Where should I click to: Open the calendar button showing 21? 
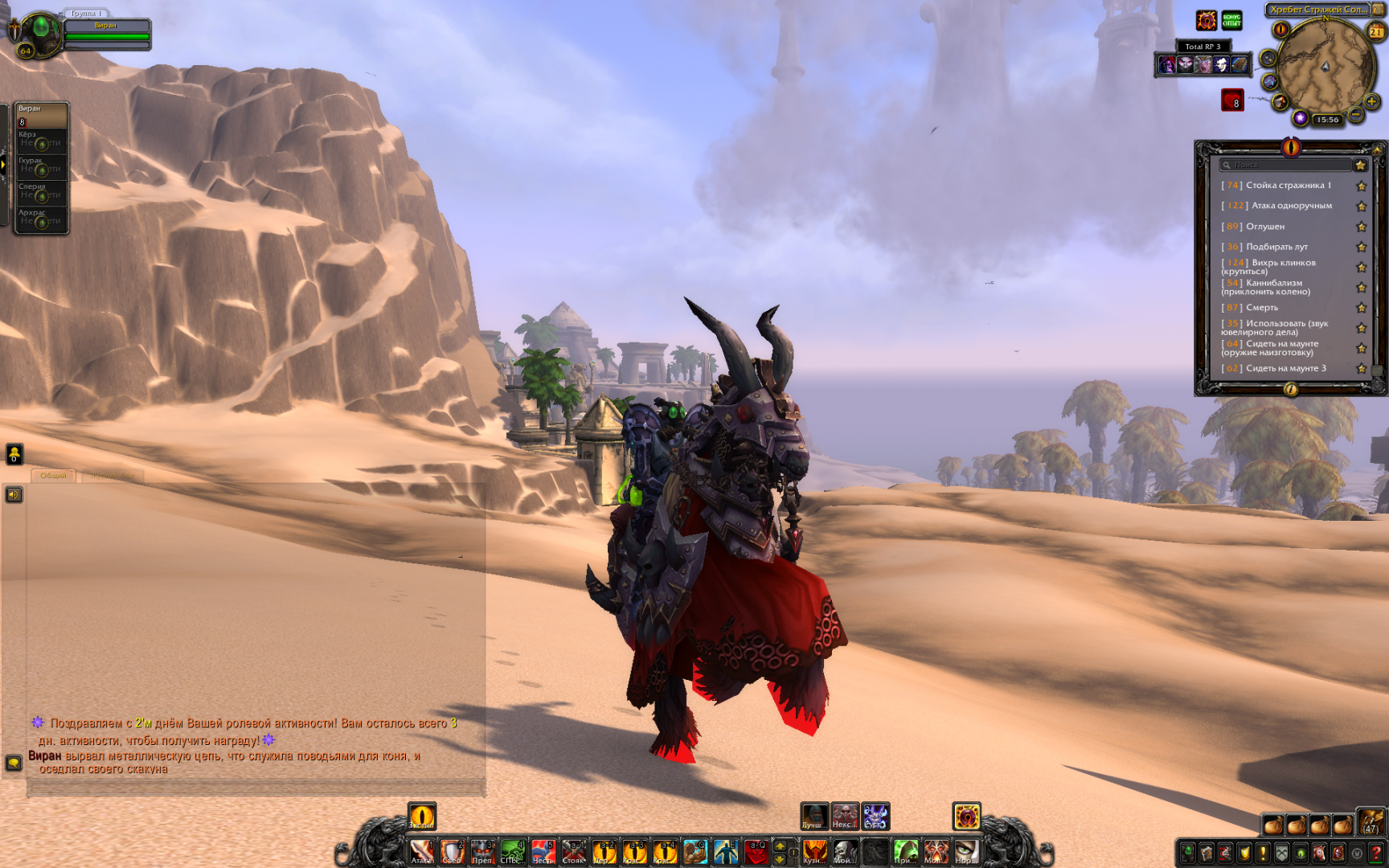tap(1376, 31)
